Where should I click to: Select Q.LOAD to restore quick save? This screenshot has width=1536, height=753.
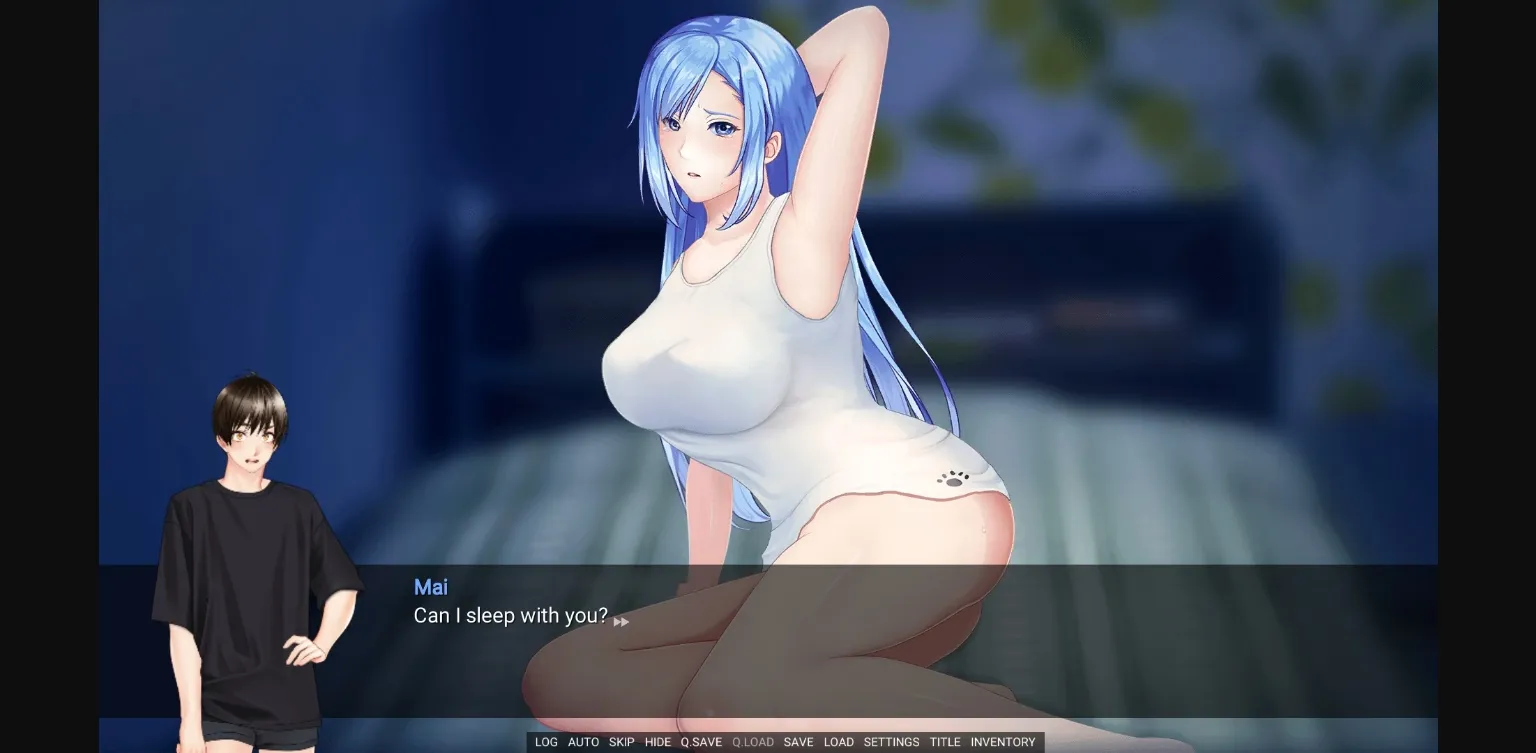click(751, 742)
